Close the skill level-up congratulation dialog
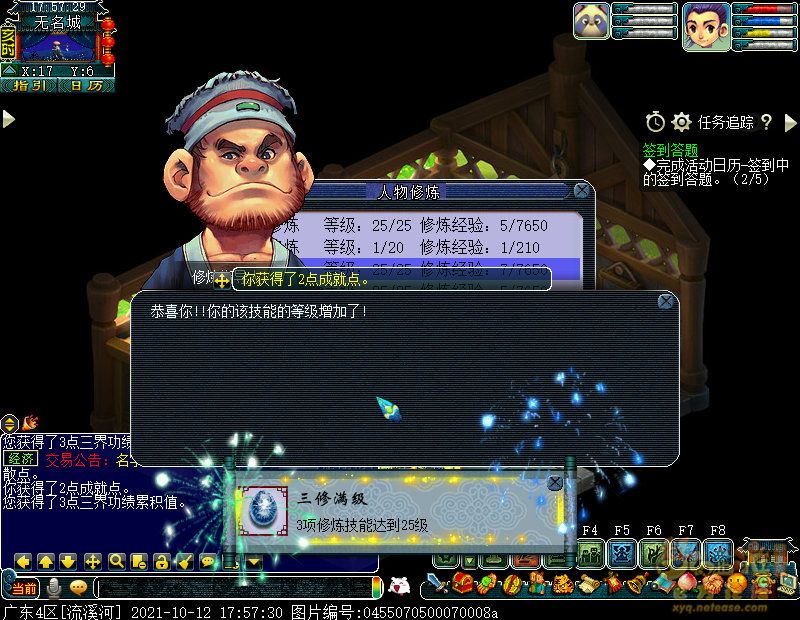The image size is (800, 620). [665, 301]
